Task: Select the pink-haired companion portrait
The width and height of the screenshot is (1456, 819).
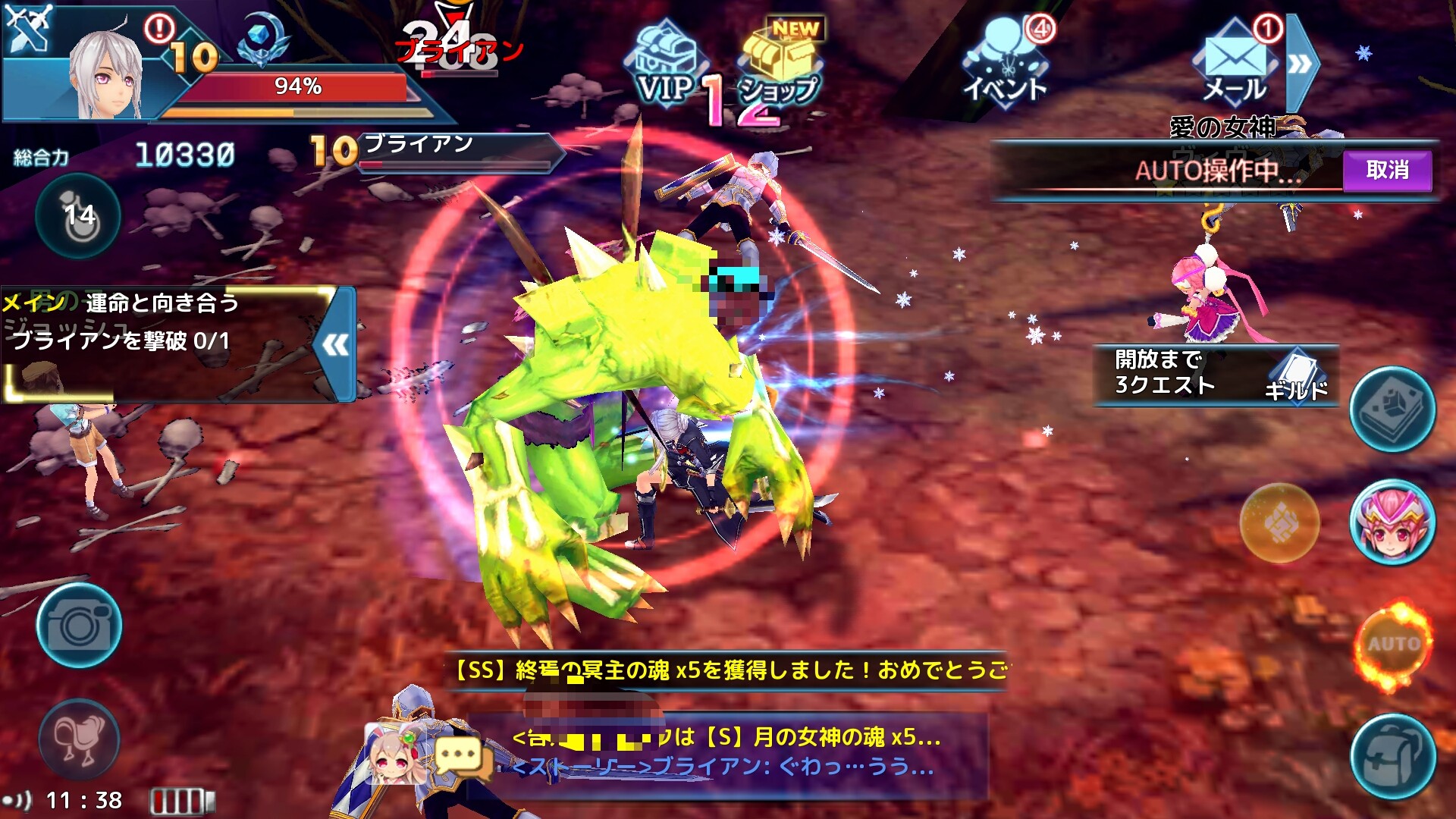Action: 1392,523
